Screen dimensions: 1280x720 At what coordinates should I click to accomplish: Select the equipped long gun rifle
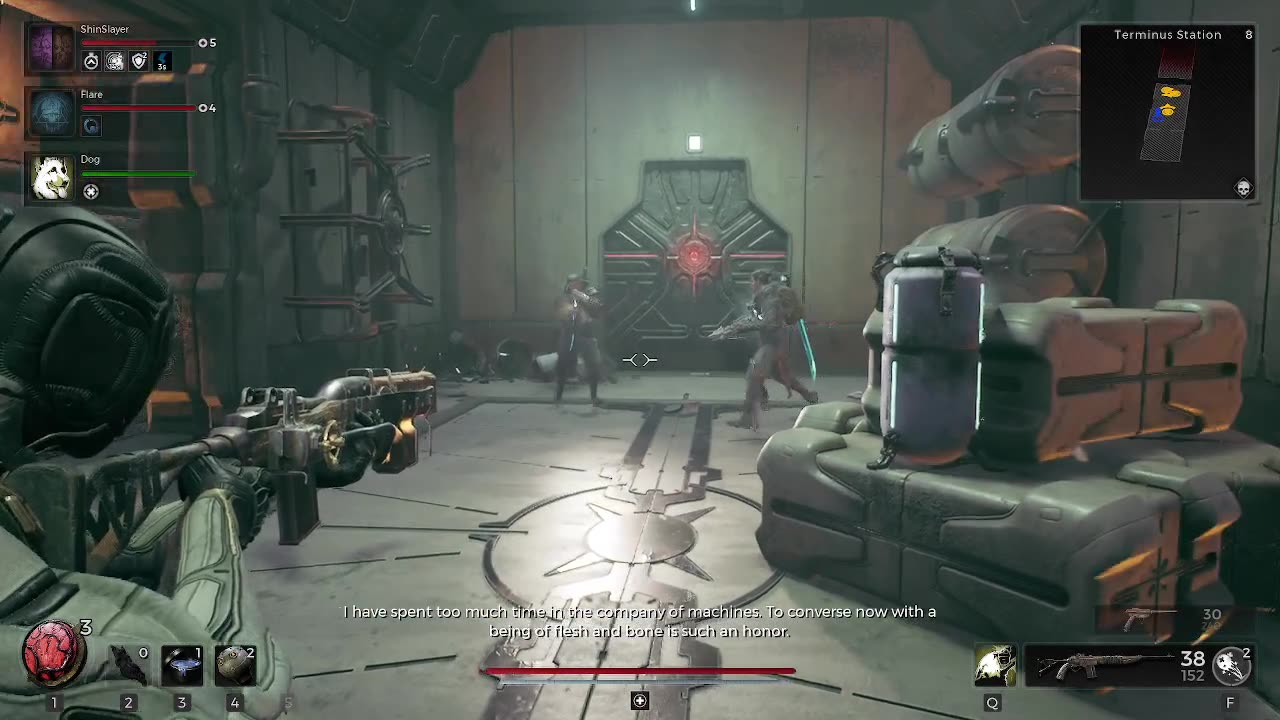point(1105,665)
